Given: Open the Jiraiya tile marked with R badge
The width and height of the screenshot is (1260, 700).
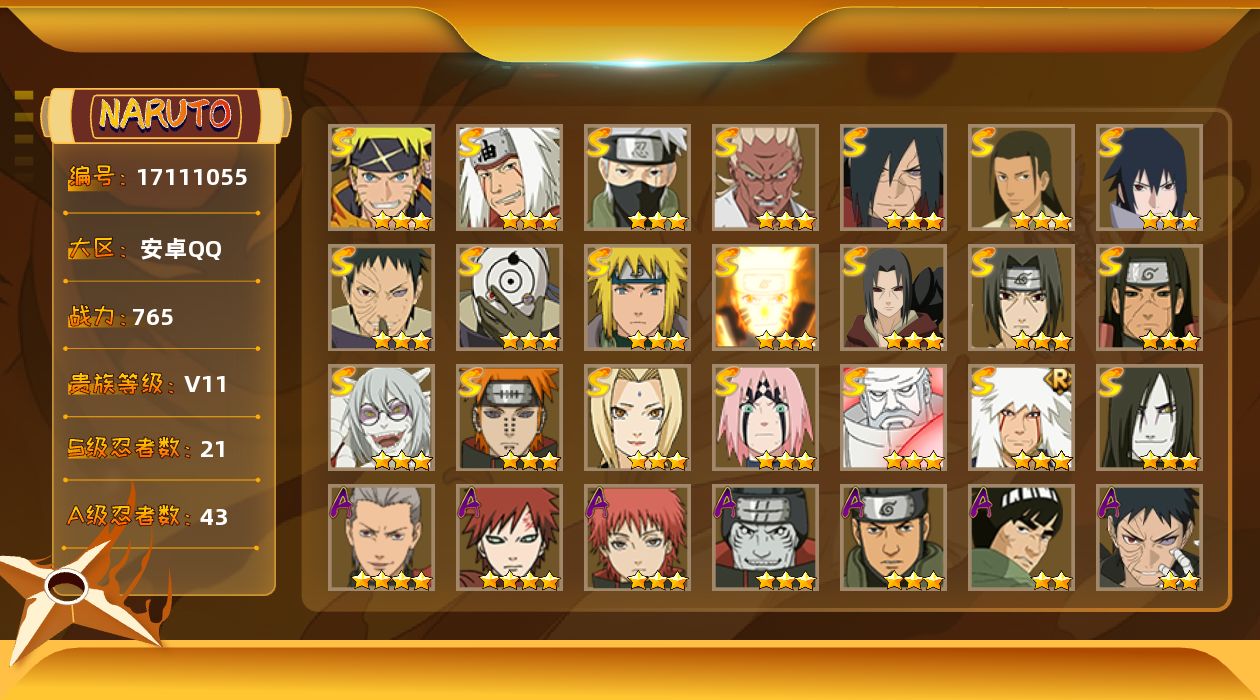Looking at the screenshot, I should click(1021, 417).
